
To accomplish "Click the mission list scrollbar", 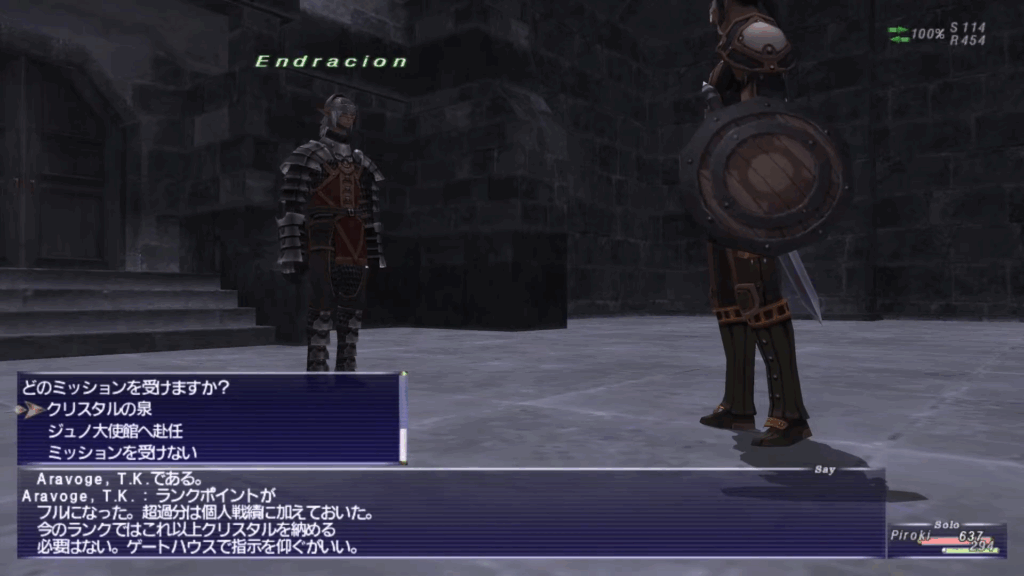I will pos(403,419).
